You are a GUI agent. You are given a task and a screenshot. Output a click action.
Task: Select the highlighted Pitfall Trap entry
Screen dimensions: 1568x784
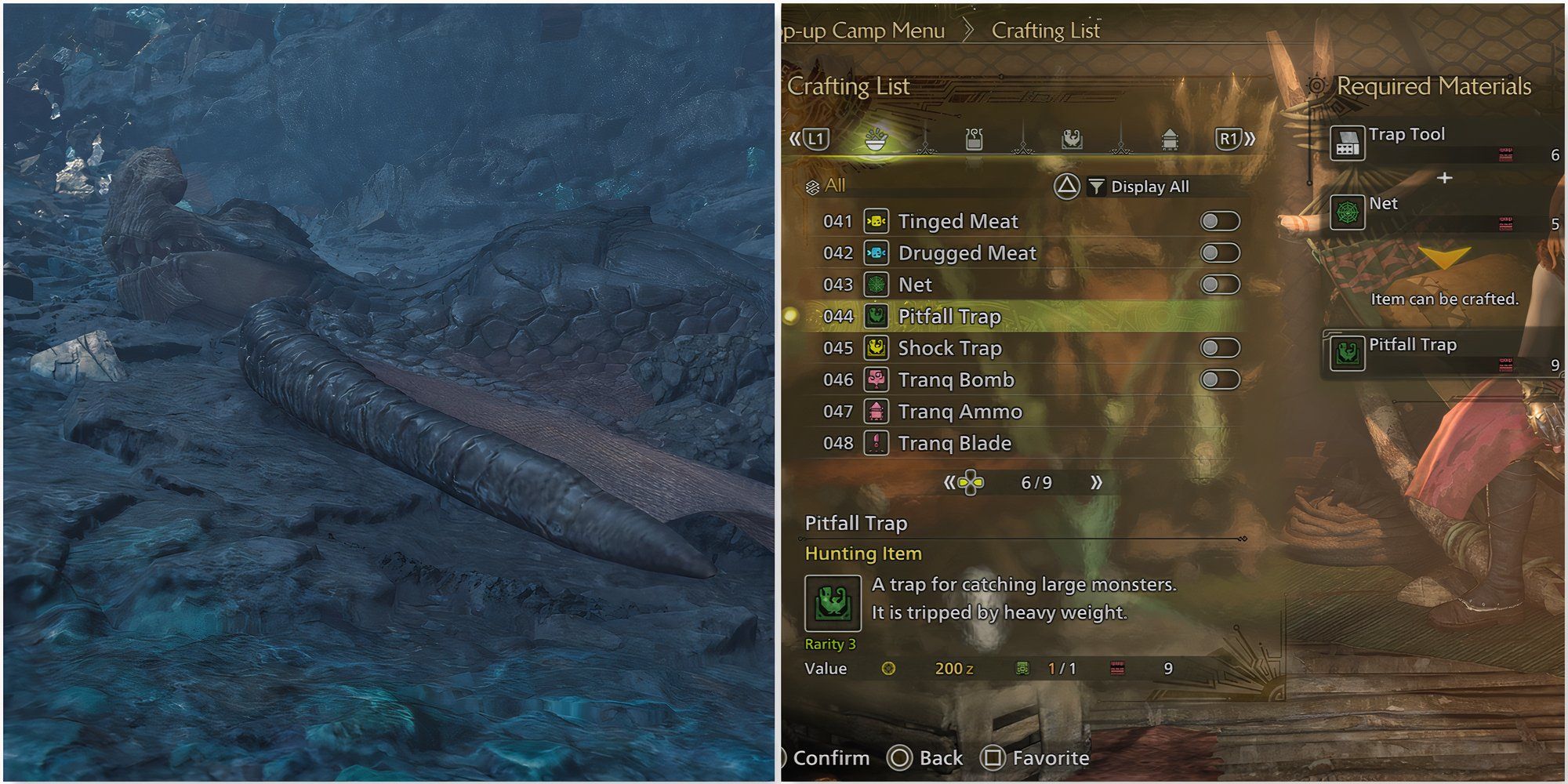(949, 317)
